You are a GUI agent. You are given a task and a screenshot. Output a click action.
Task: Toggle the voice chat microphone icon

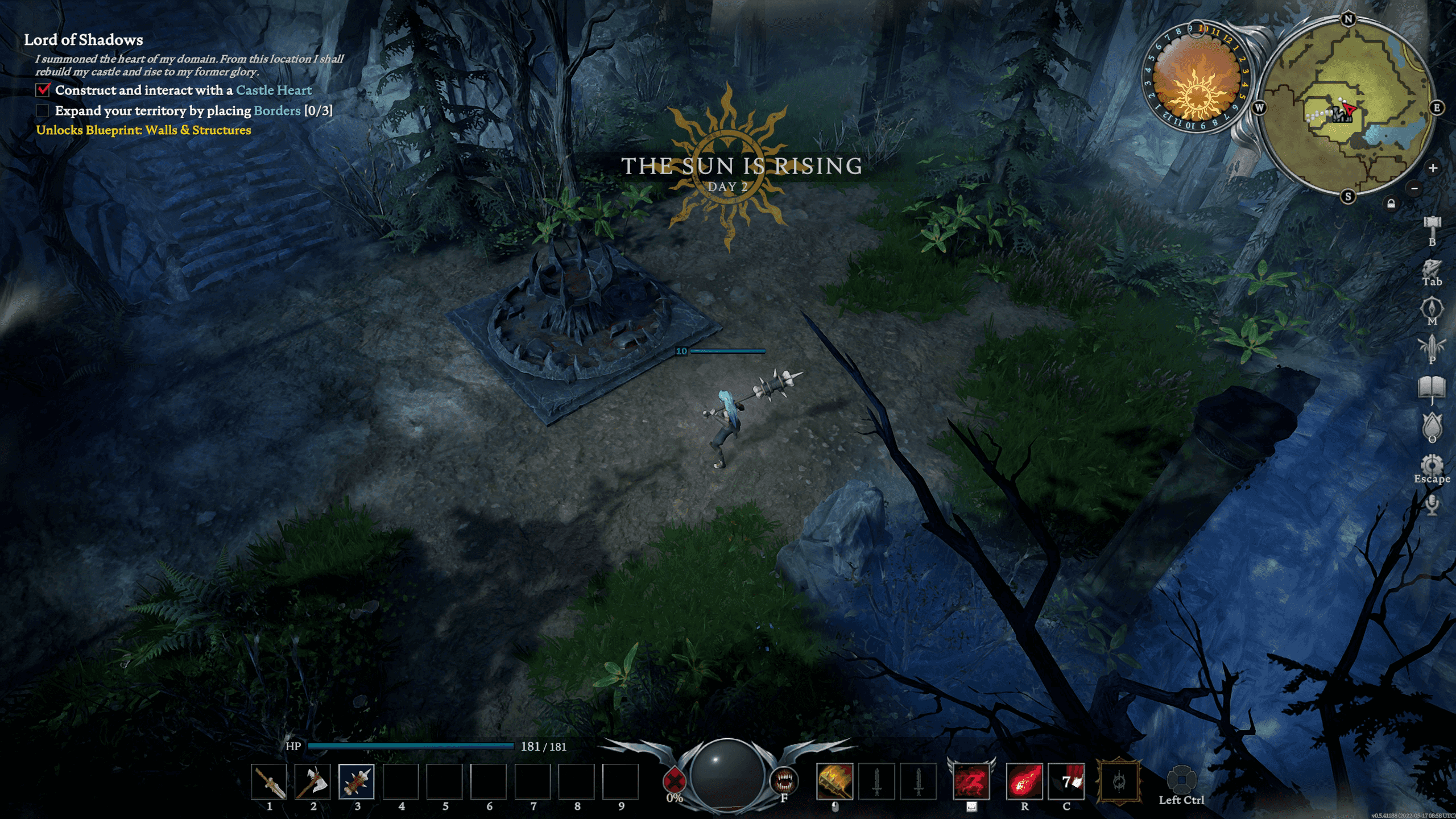1432,504
